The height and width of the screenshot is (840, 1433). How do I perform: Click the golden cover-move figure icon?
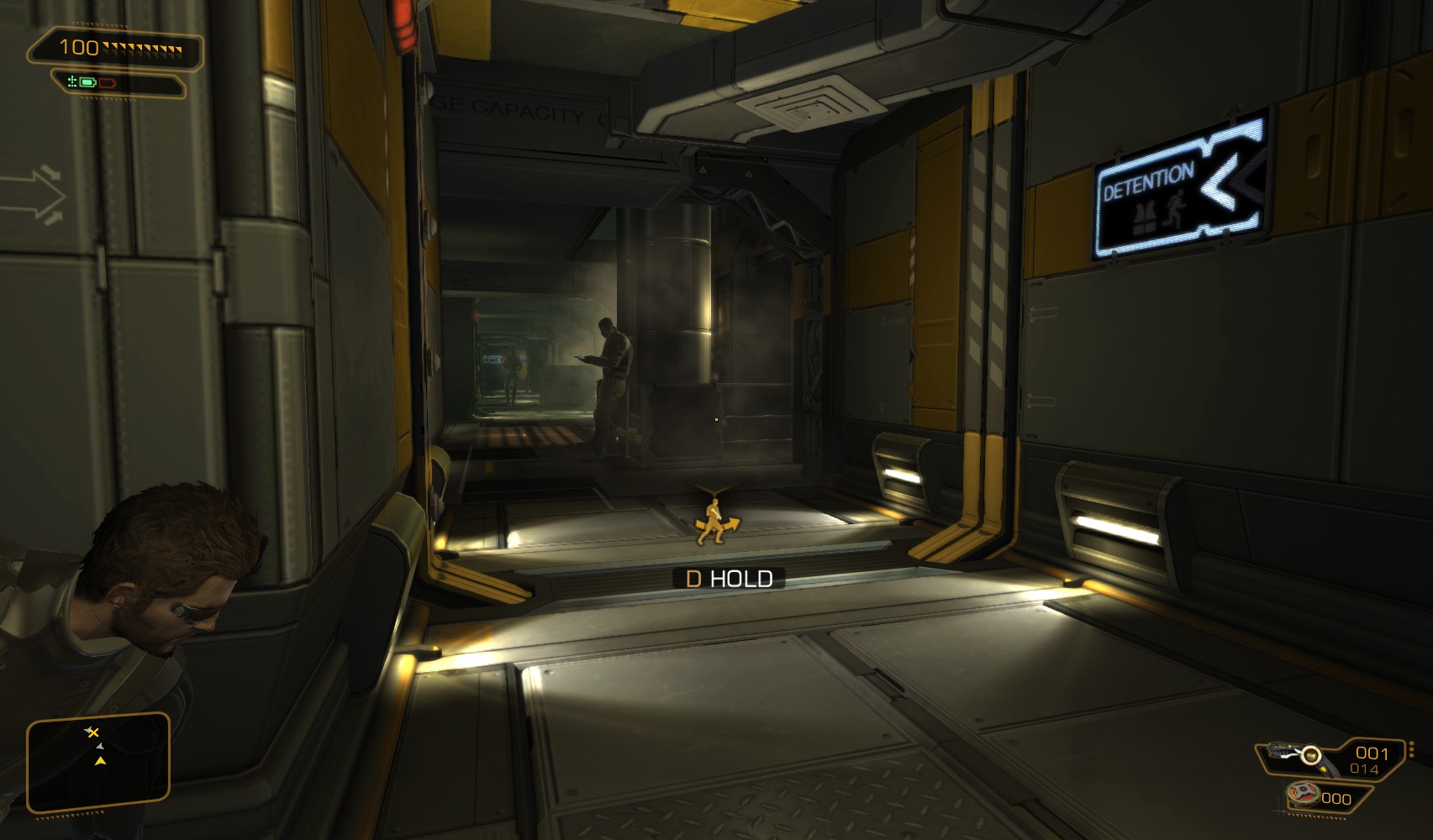point(714,522)
